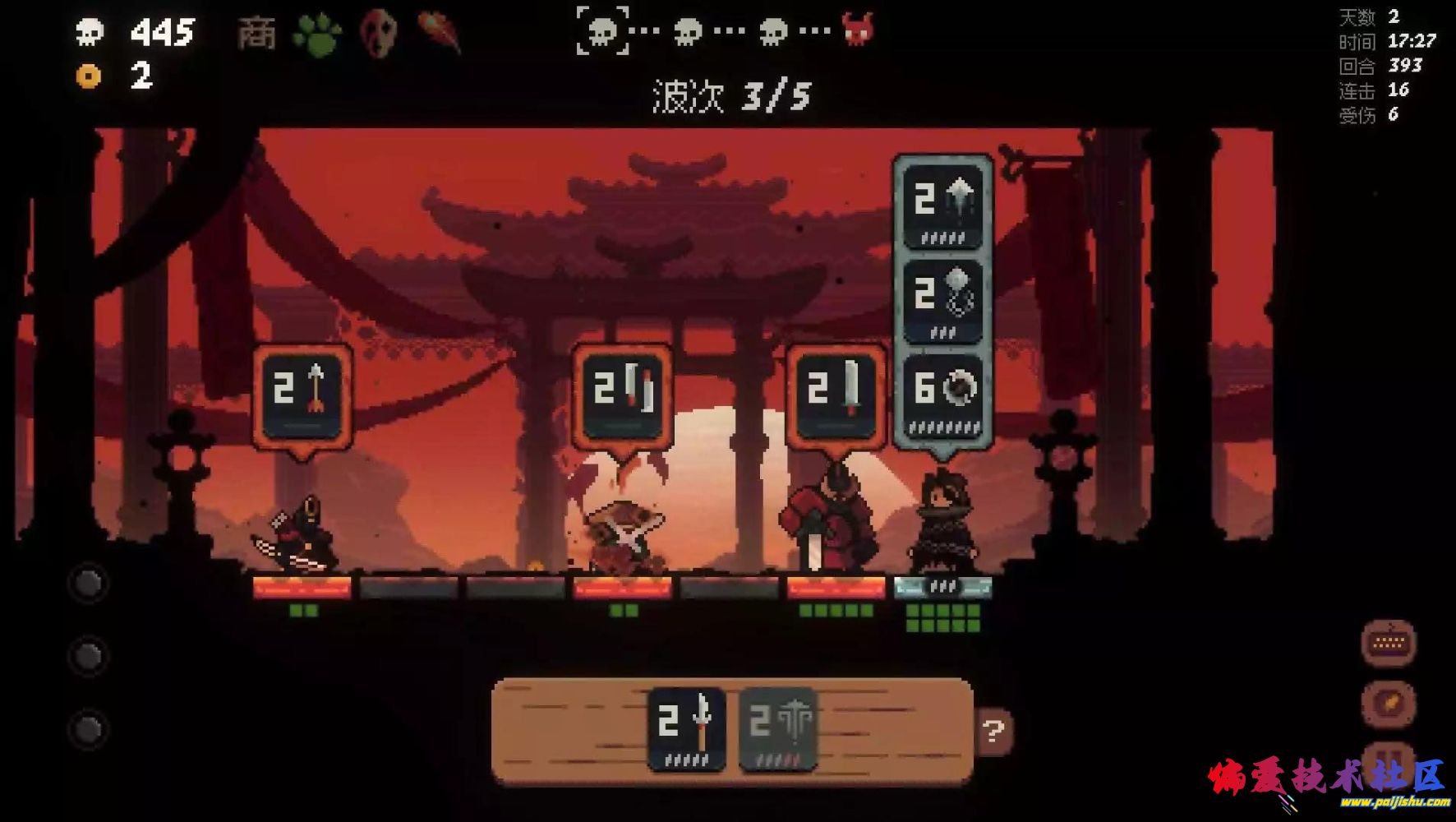Viewport: 1456px width, 822px height.
Task: Inspect the orange feather skill icon
Action: (438, 33)
